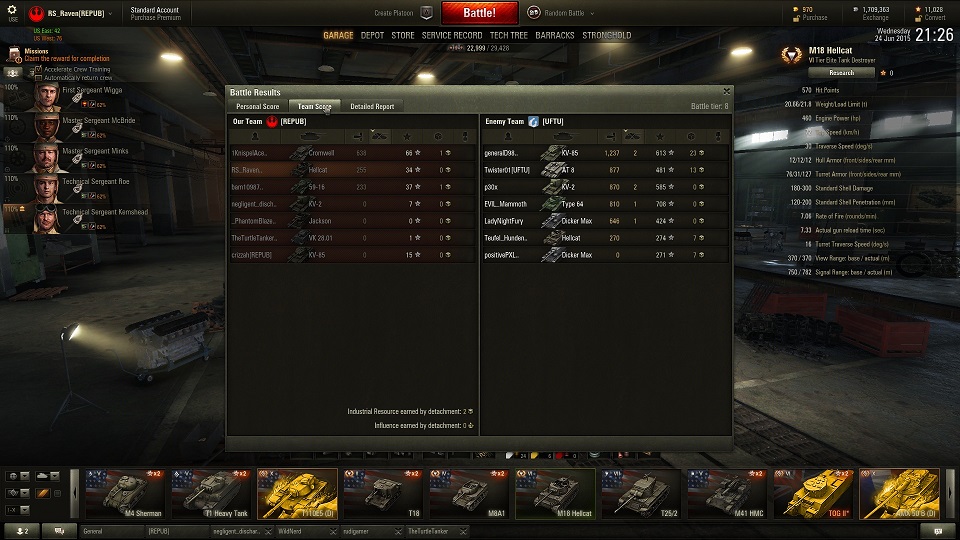The height and width of the screenshot is (540, 960).
Task: Open the Barracks
Action: 555,35
